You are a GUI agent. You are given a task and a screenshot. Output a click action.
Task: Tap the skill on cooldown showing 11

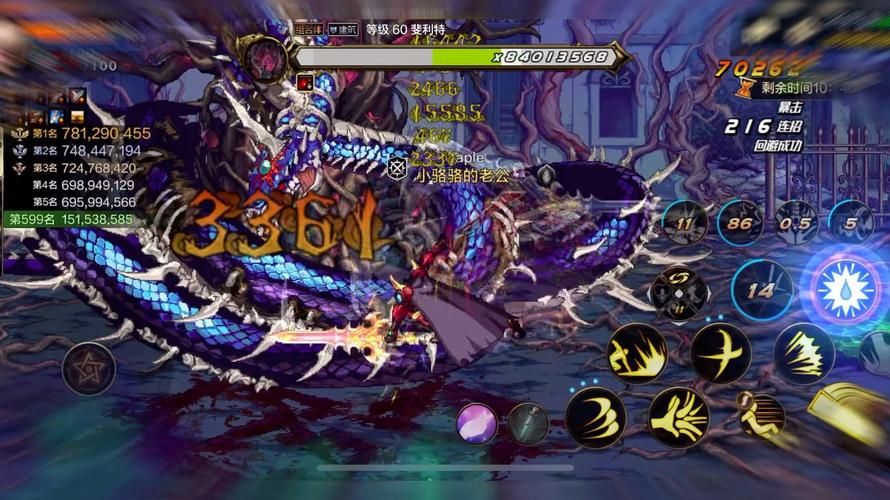685,224
